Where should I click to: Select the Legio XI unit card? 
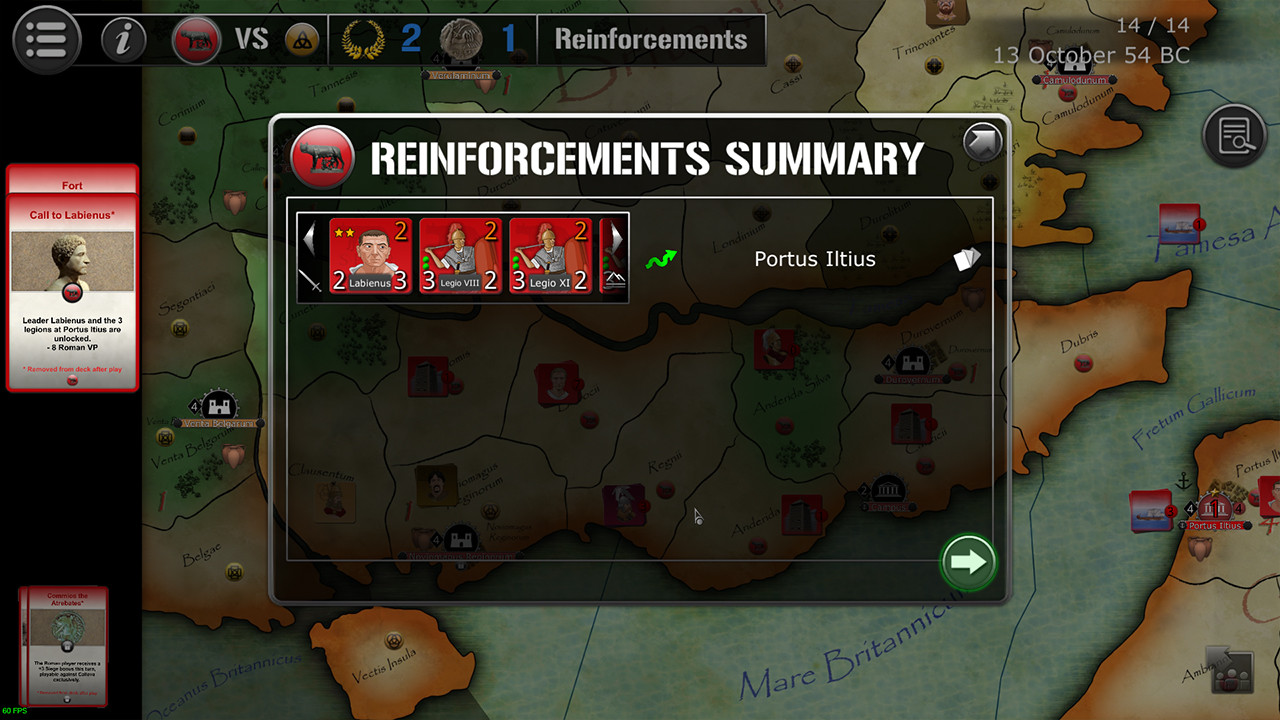(548, 255)
